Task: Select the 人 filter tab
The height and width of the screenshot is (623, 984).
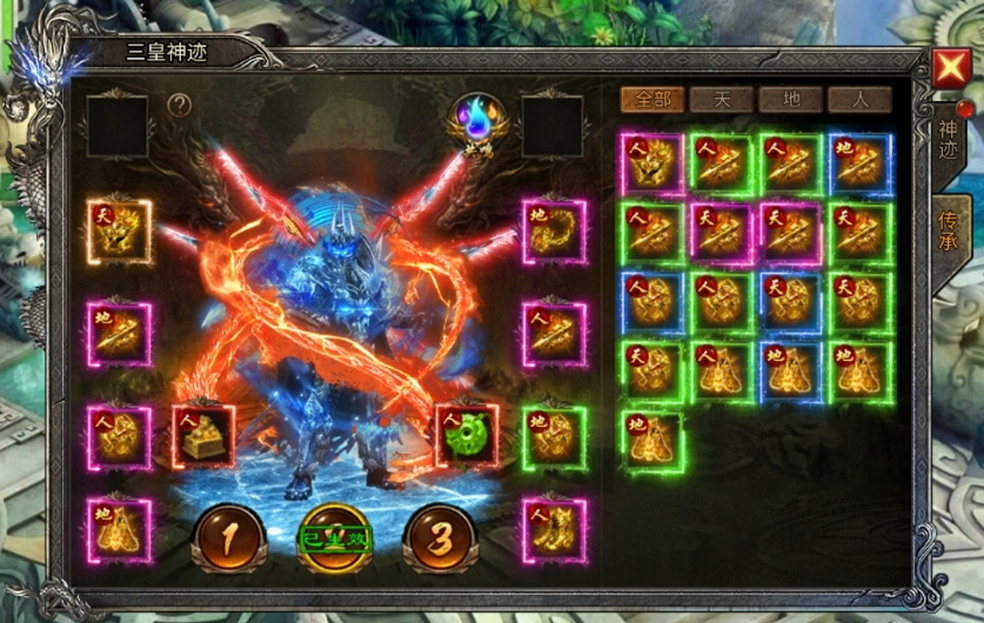Action: 859,99
